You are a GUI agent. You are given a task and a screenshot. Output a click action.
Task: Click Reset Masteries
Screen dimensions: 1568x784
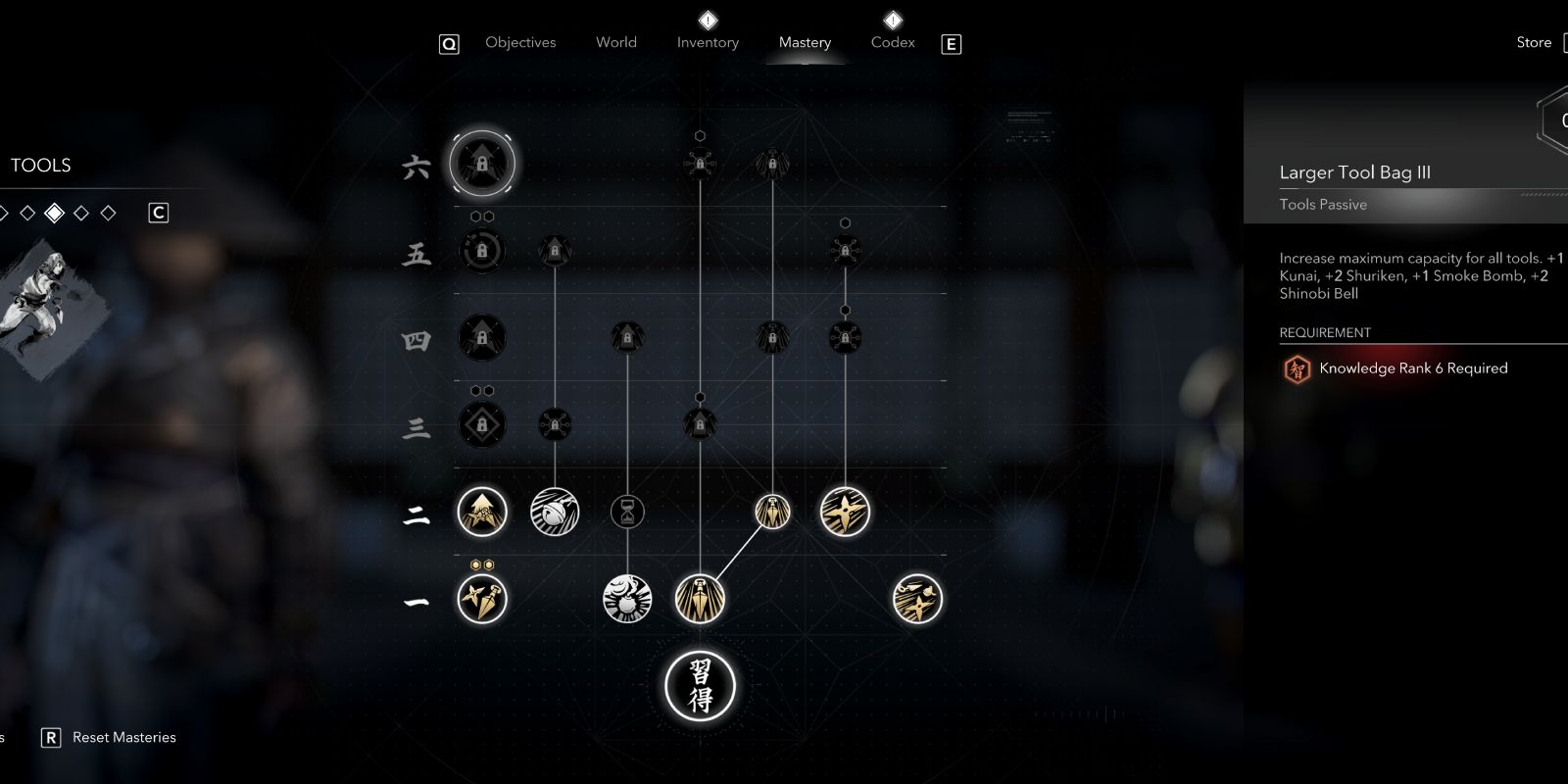tap(123, 738)
